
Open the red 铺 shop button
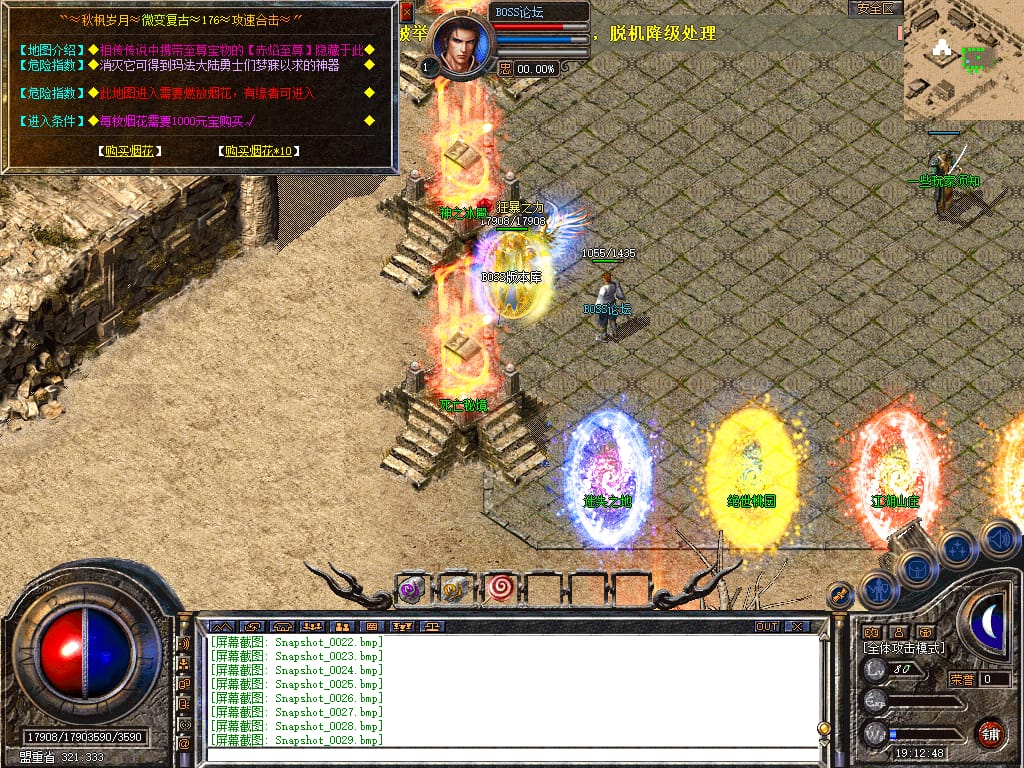pos(990,732)
